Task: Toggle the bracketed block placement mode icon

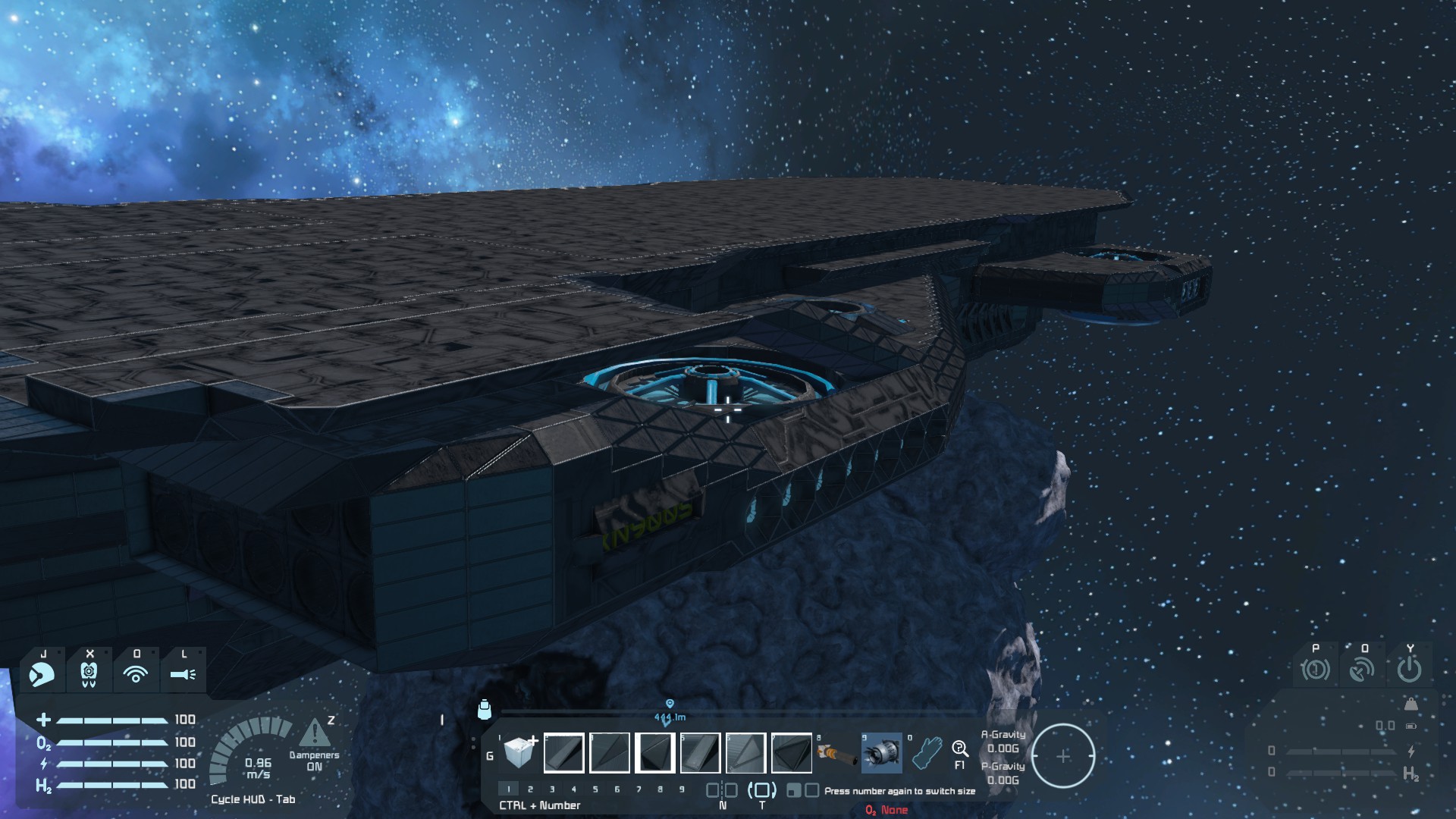Action: (x=761, y=790)
